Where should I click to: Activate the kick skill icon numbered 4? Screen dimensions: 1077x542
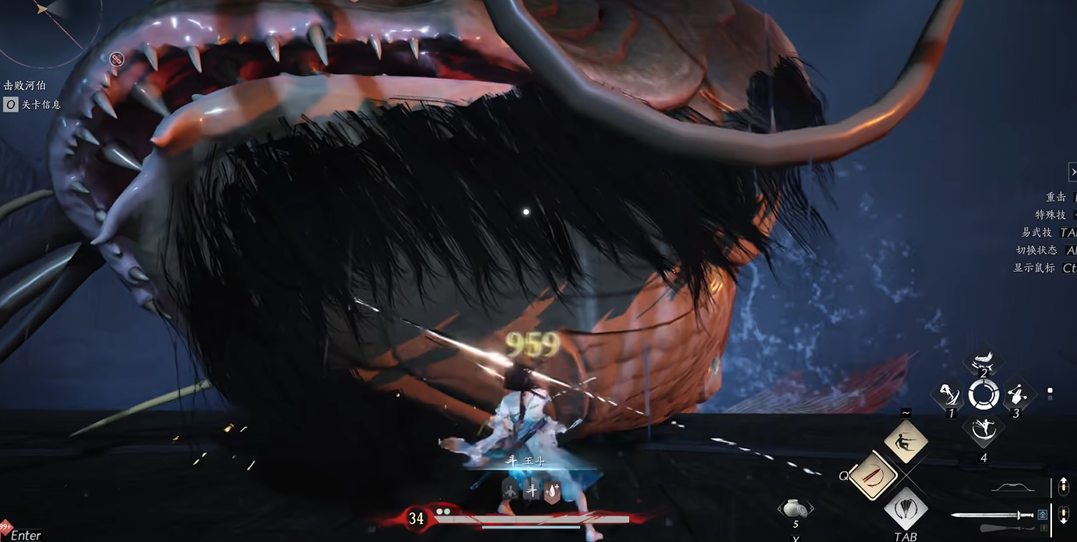pyautogui.click(x=983, y=432)
